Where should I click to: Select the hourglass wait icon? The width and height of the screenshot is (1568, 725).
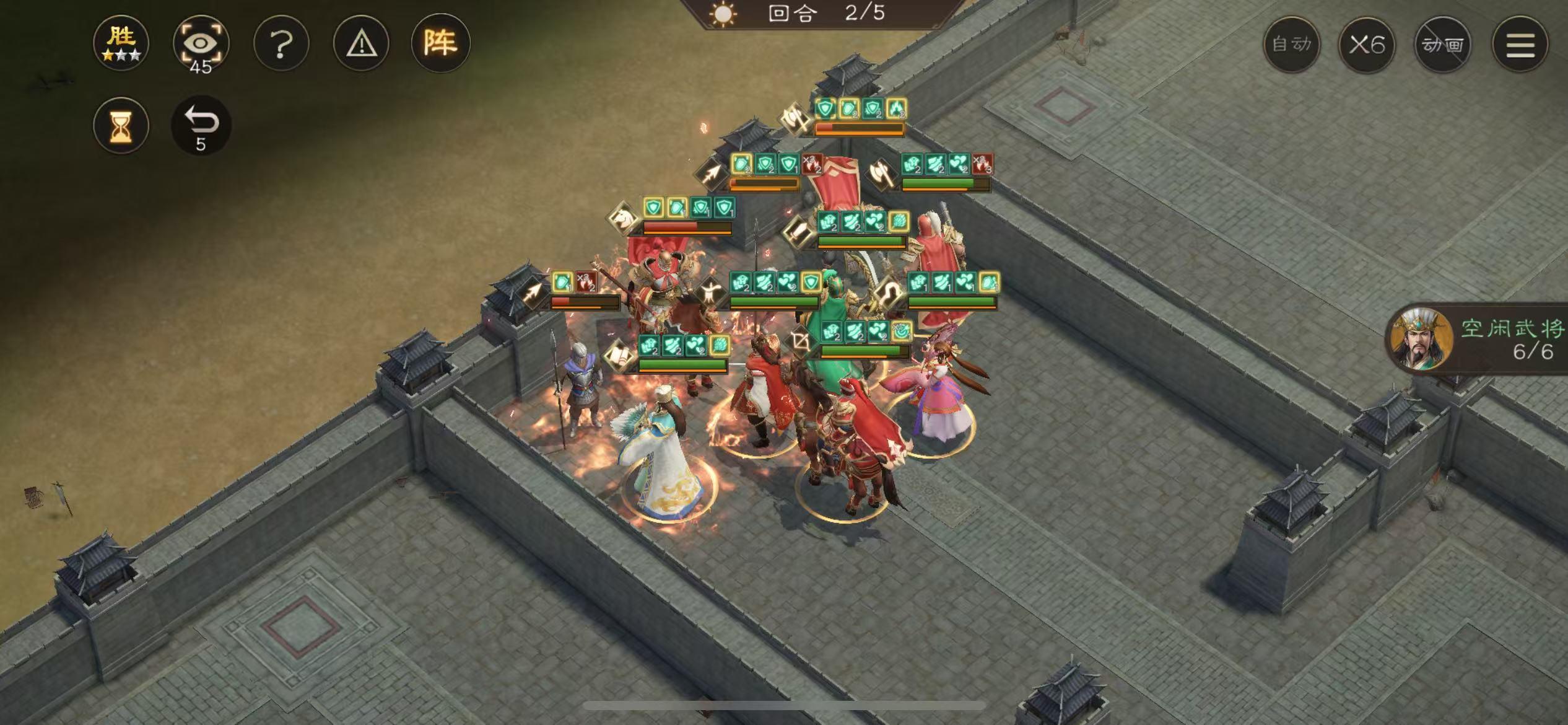(121, 125)
